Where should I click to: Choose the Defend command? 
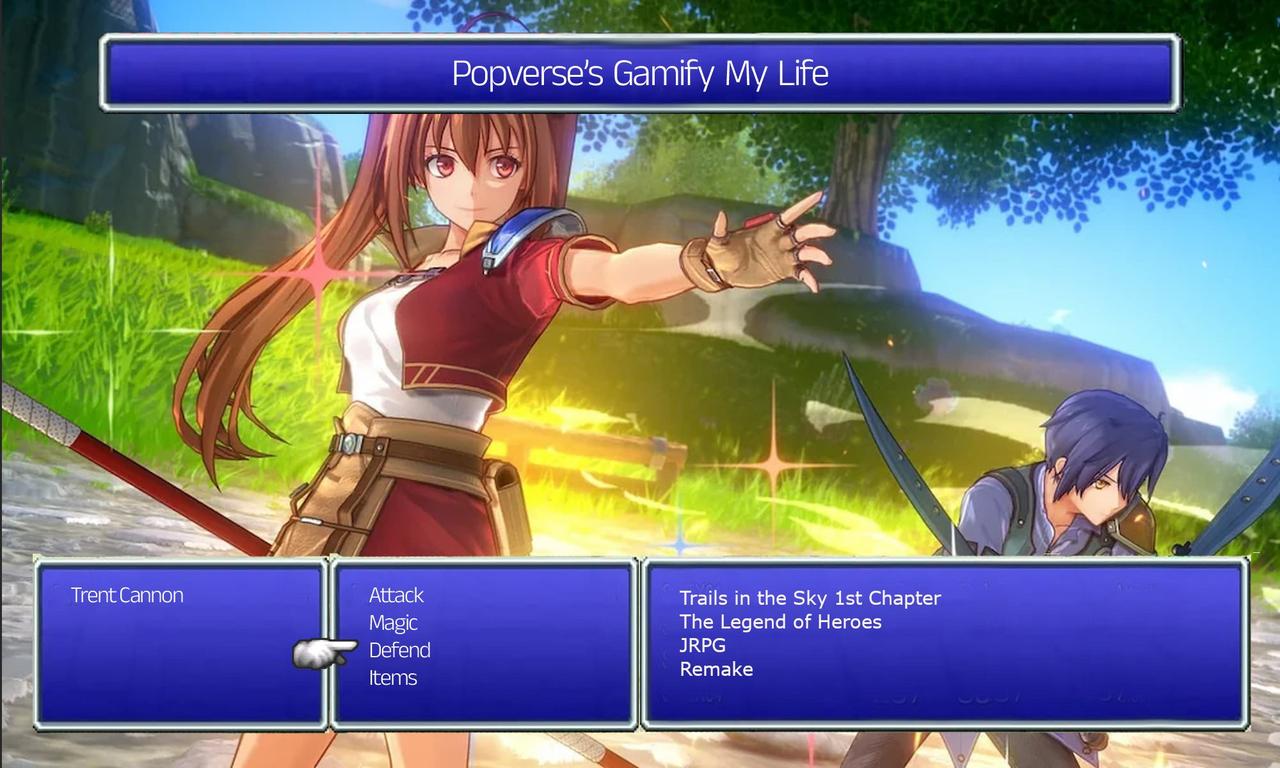click(x=399, y=650)
